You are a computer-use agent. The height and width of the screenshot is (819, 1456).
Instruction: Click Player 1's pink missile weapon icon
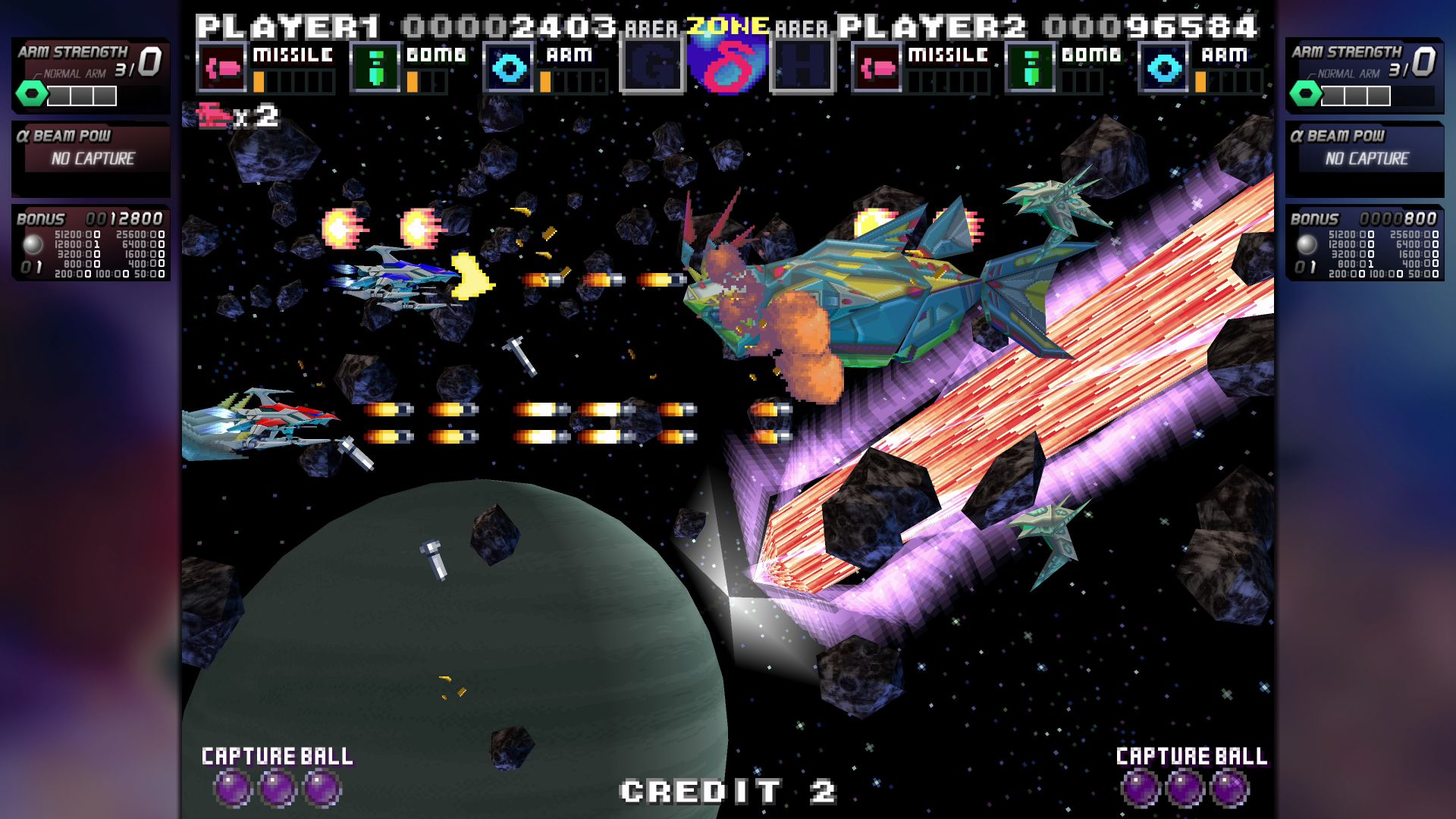[222, 68]
